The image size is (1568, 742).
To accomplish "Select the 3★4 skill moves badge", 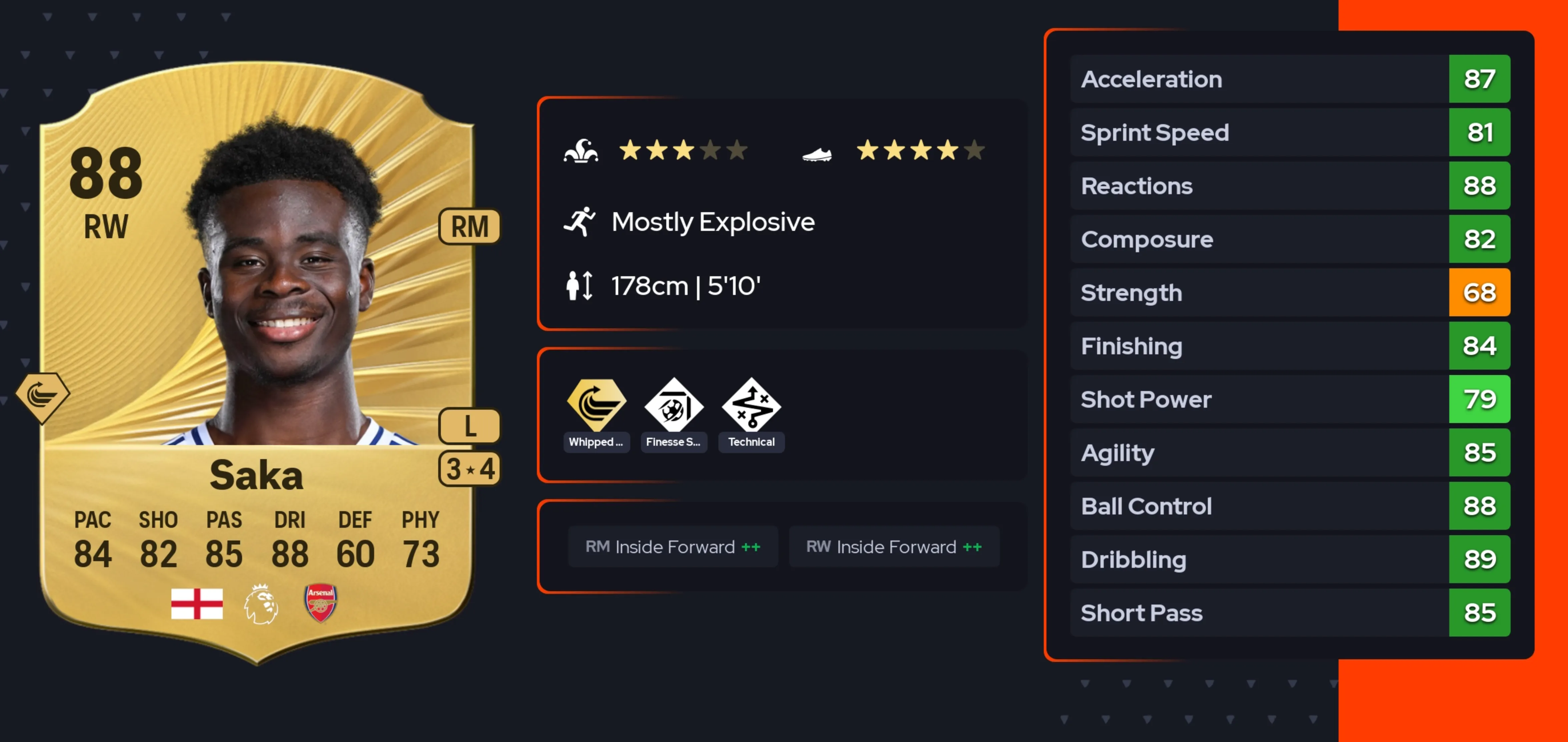I will [x=469, y=468].
